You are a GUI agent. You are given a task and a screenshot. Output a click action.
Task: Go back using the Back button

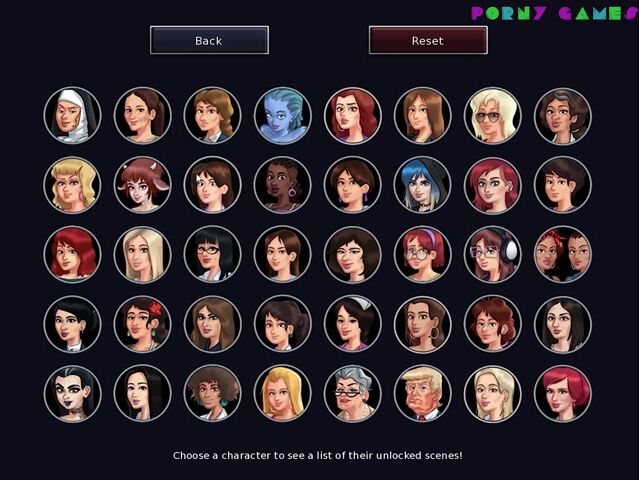click(x=209, y=40)
